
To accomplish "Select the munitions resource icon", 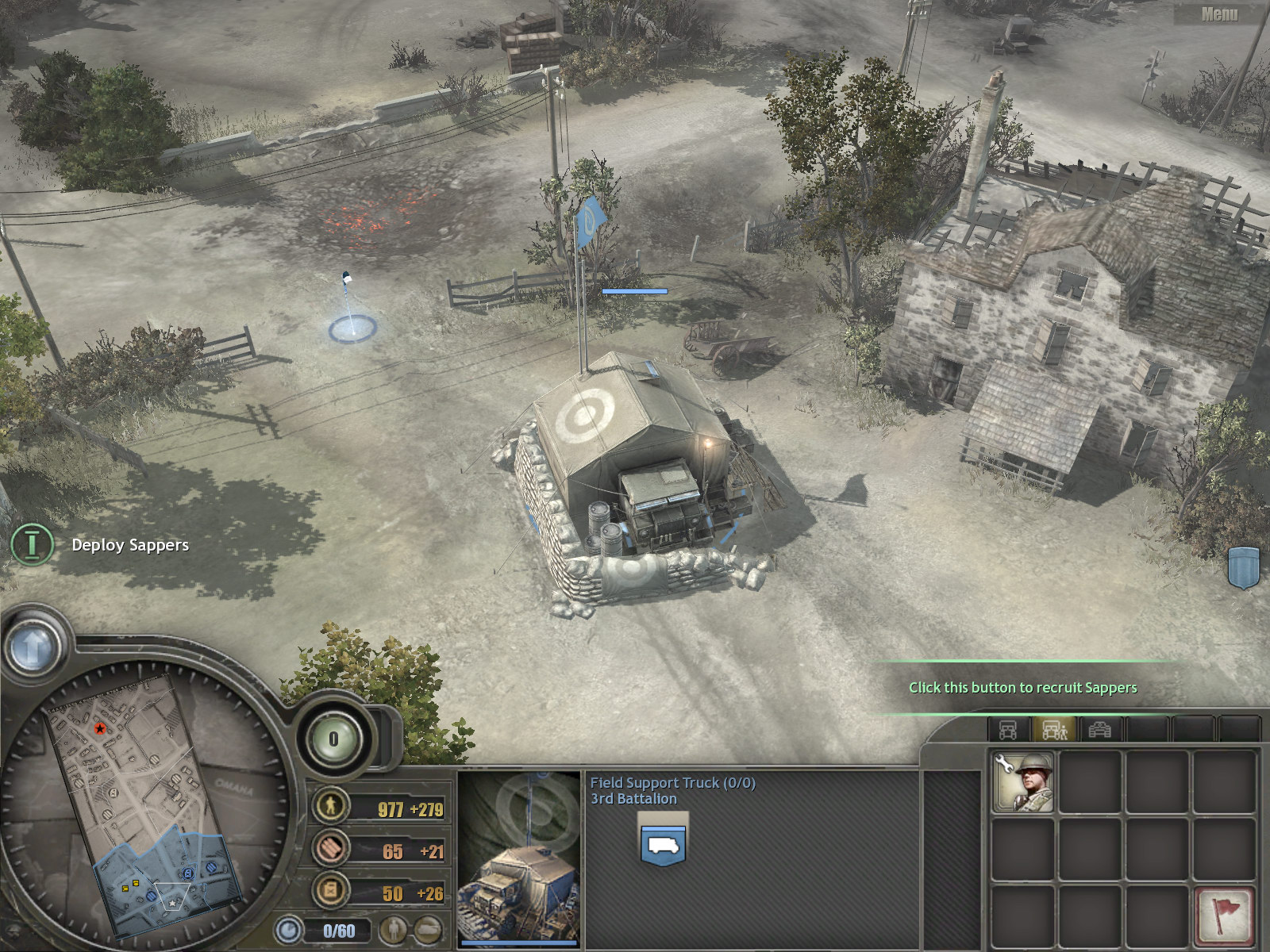I will pyautogui.click(x=330, y=849).
